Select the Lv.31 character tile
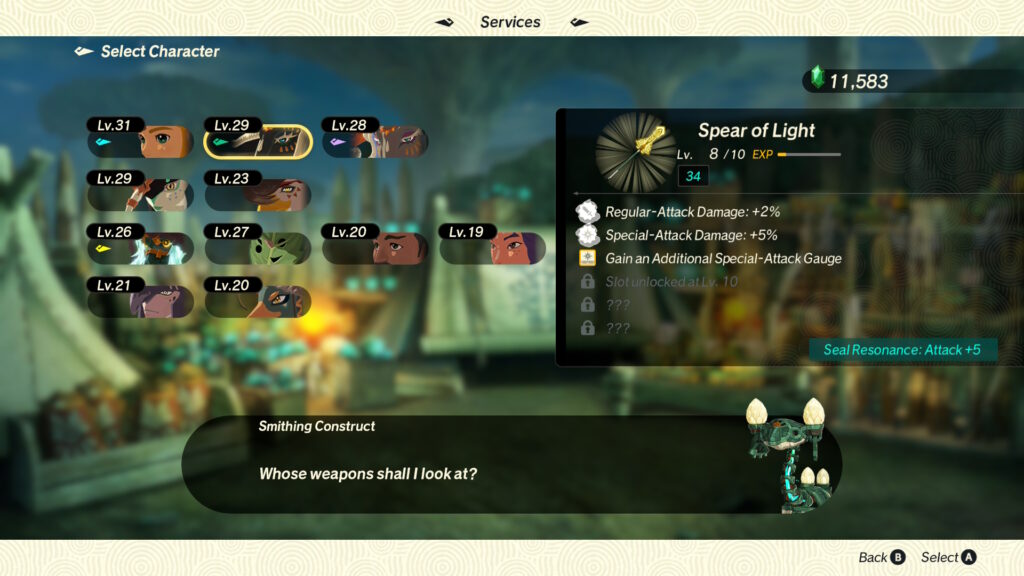Image resolution: width=1024 pixels, height=576 pixels. (x=139, y=142)
